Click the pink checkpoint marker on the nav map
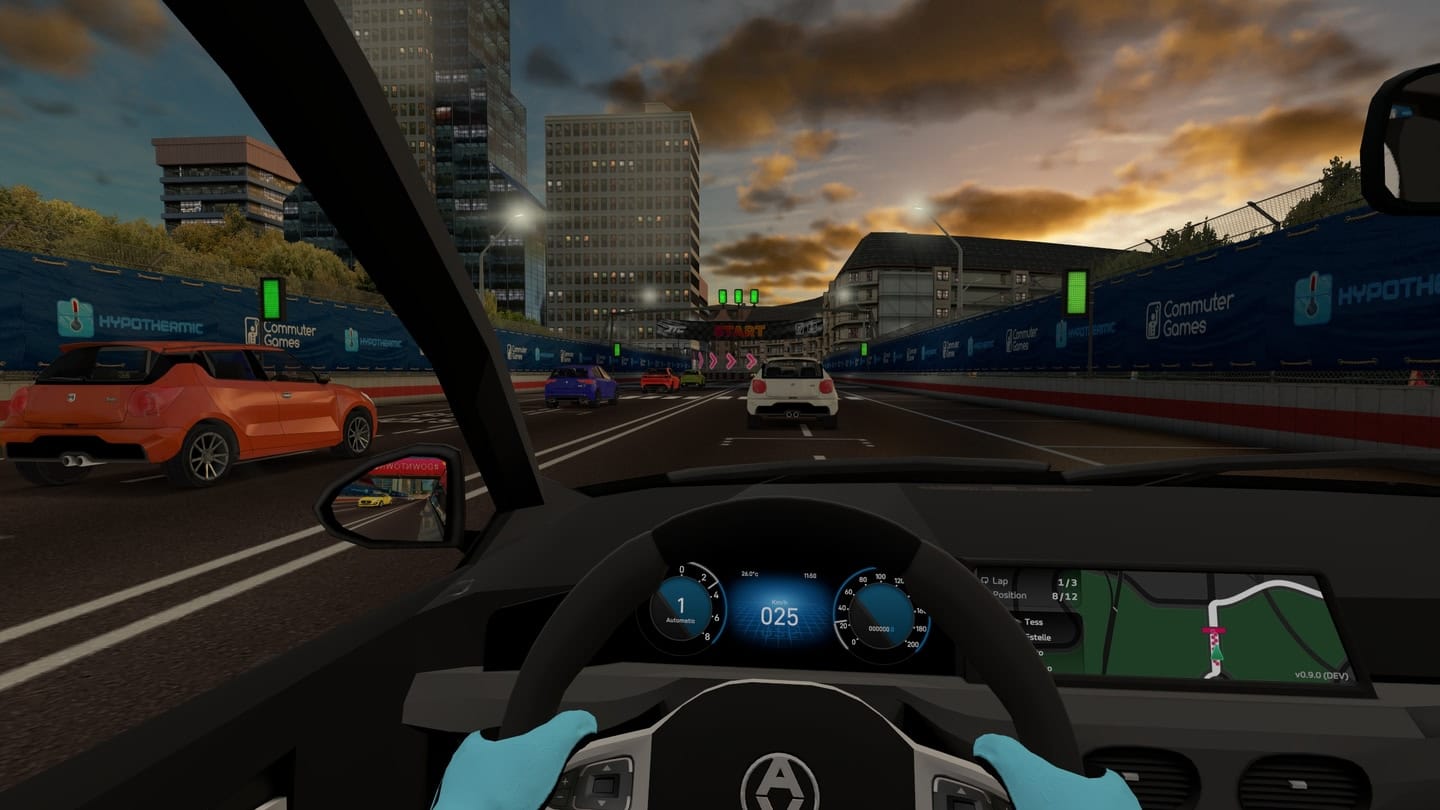Viewport: 1440px width, 810px height. [x=1213, y=629]
